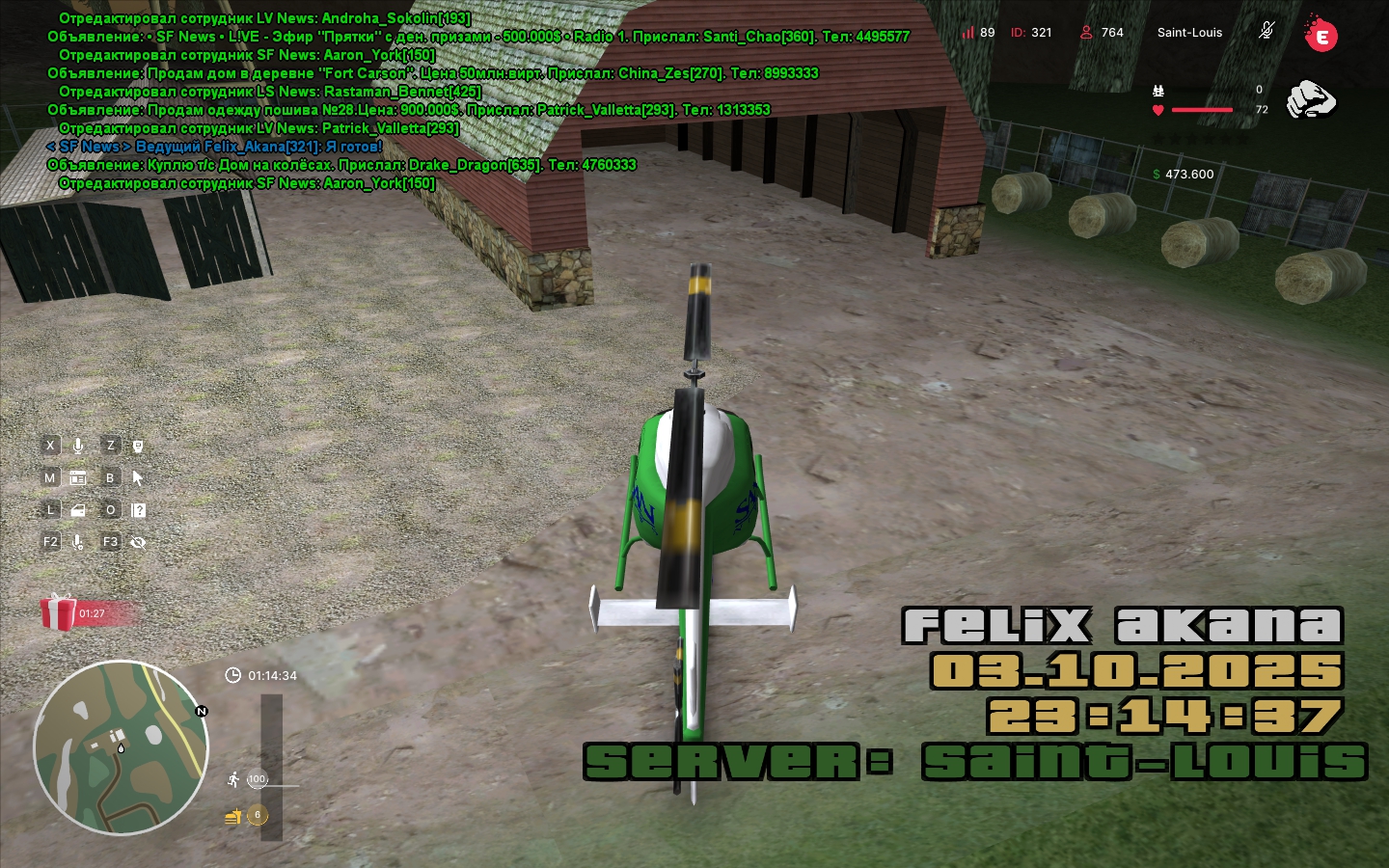Open the help book question mark icon
This screenshot has height=868, width=1389.
(x=138, y=510)
